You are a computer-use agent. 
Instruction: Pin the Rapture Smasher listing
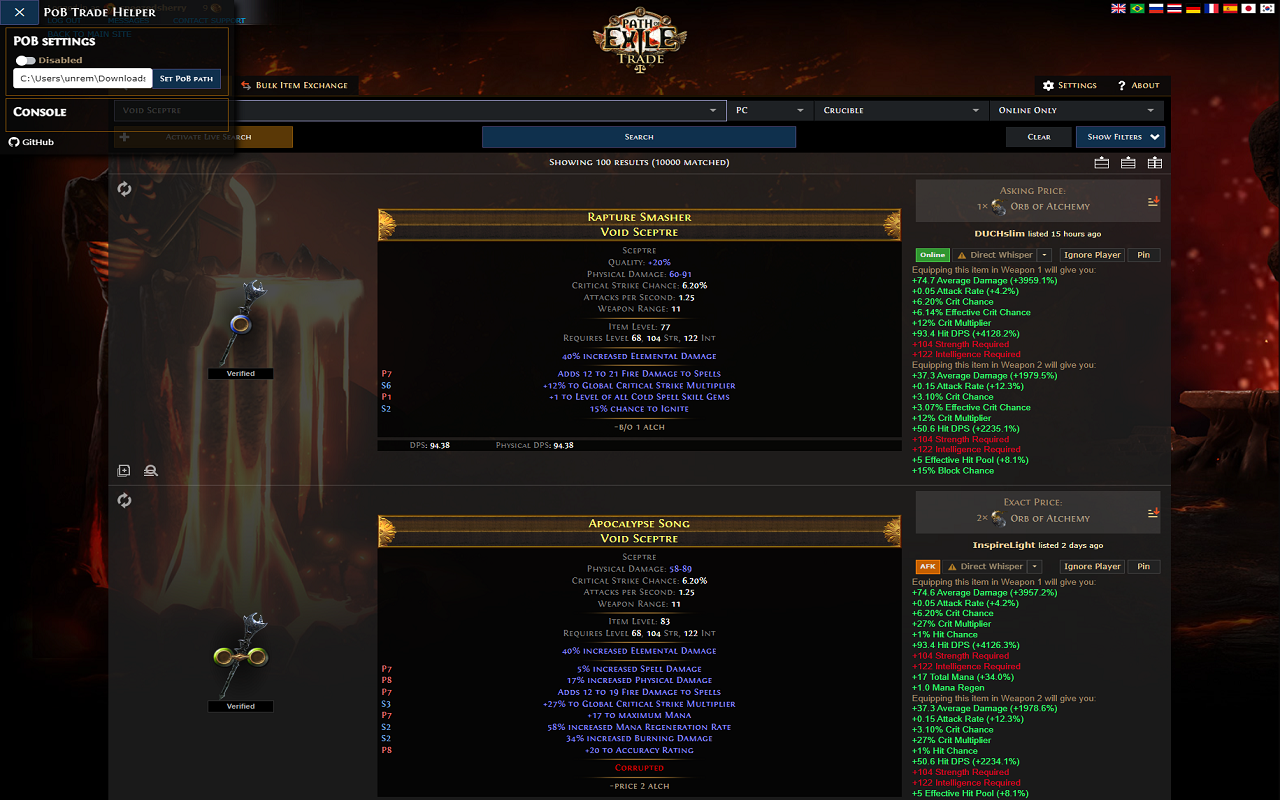point(1143,254)
